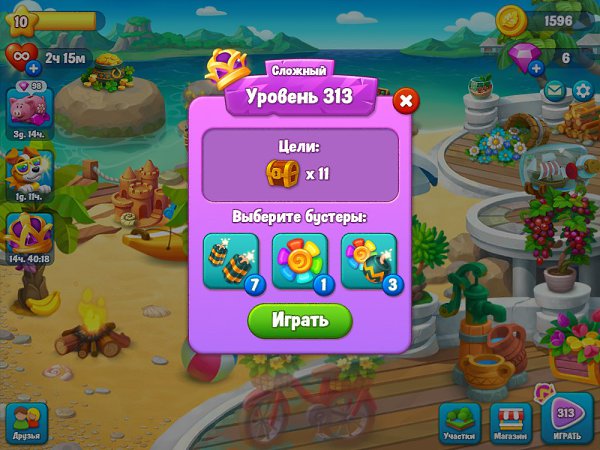Open the dog with sunglasses event
The width and height of the screenshot is (600, 450).
coord(26,172)
